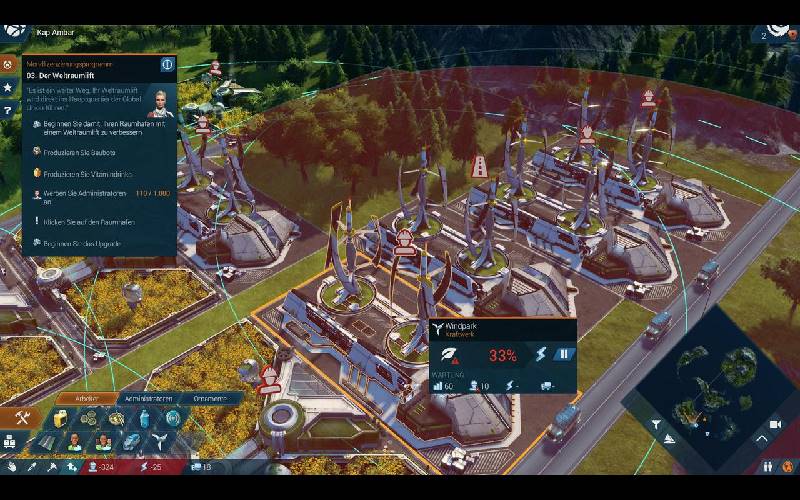Open the question mark help icon
The width and height of the screenshot is (800, 500).
(7, 110)
